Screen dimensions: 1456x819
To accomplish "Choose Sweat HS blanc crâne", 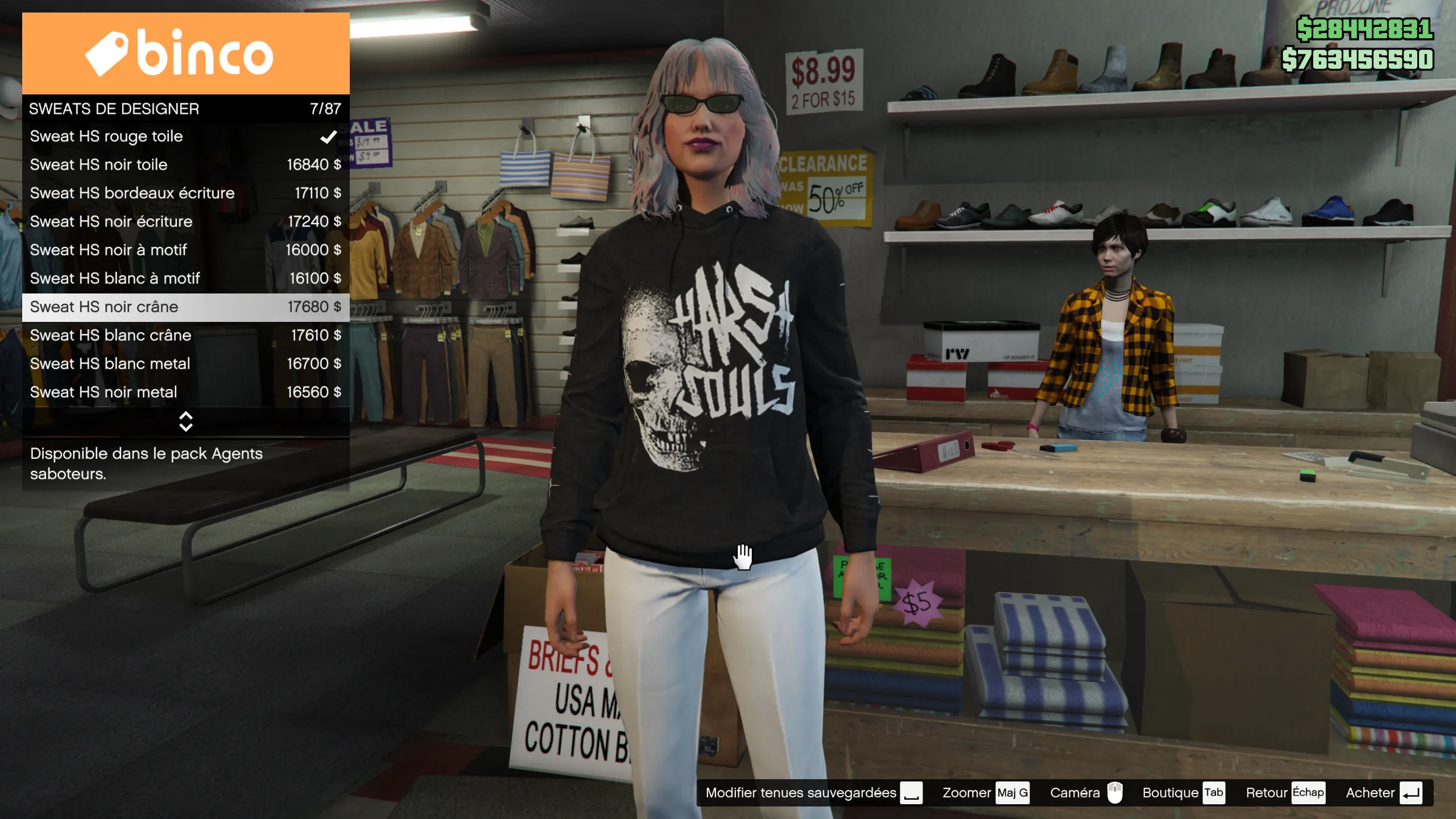I will coord(185,336).
